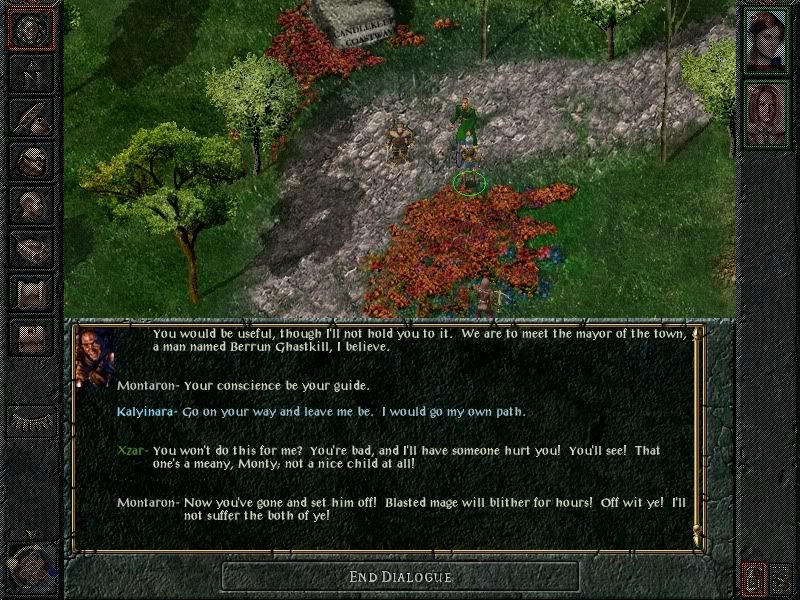Screen dimensions: 800x600
Task: Click the End Dialogue button
Action: pyautogui.click(x=400, y=576)
